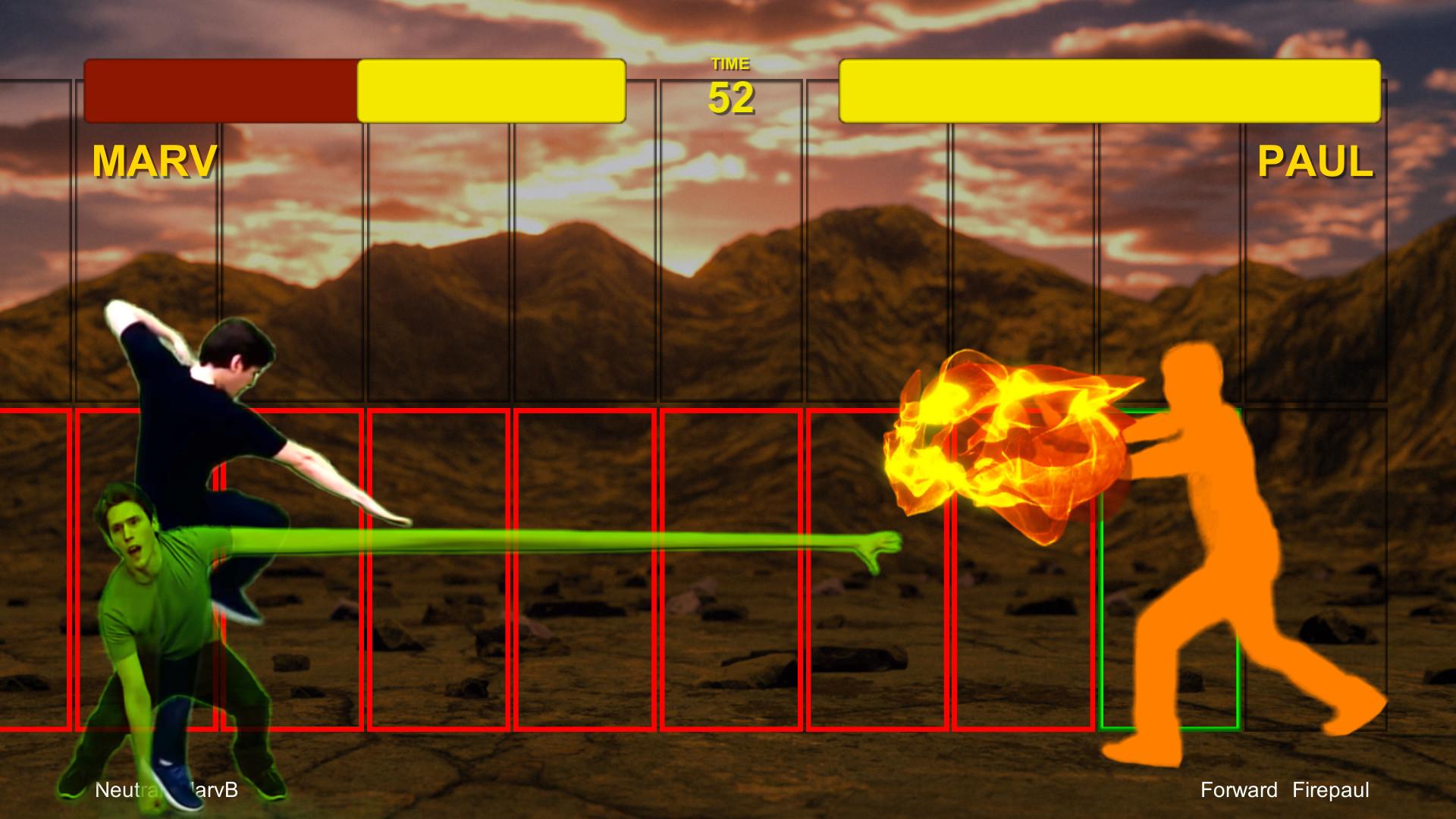Click Marv's red depleted health bar
The height and width of the screenshot is (819, 1456).
[x=220, y=91]
